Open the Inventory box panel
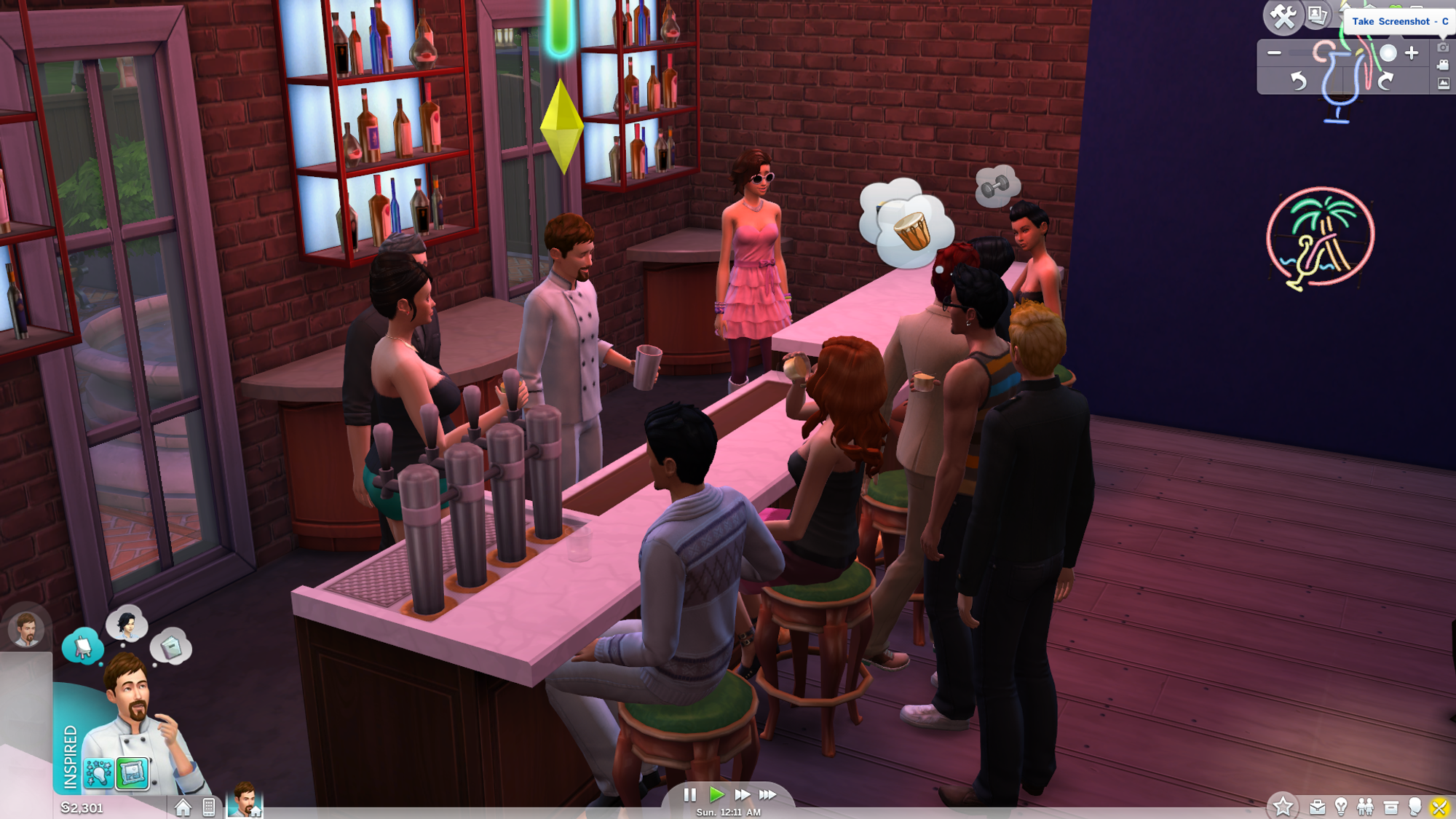Screen dimensions: 1456x819 tap(1390, 807)
